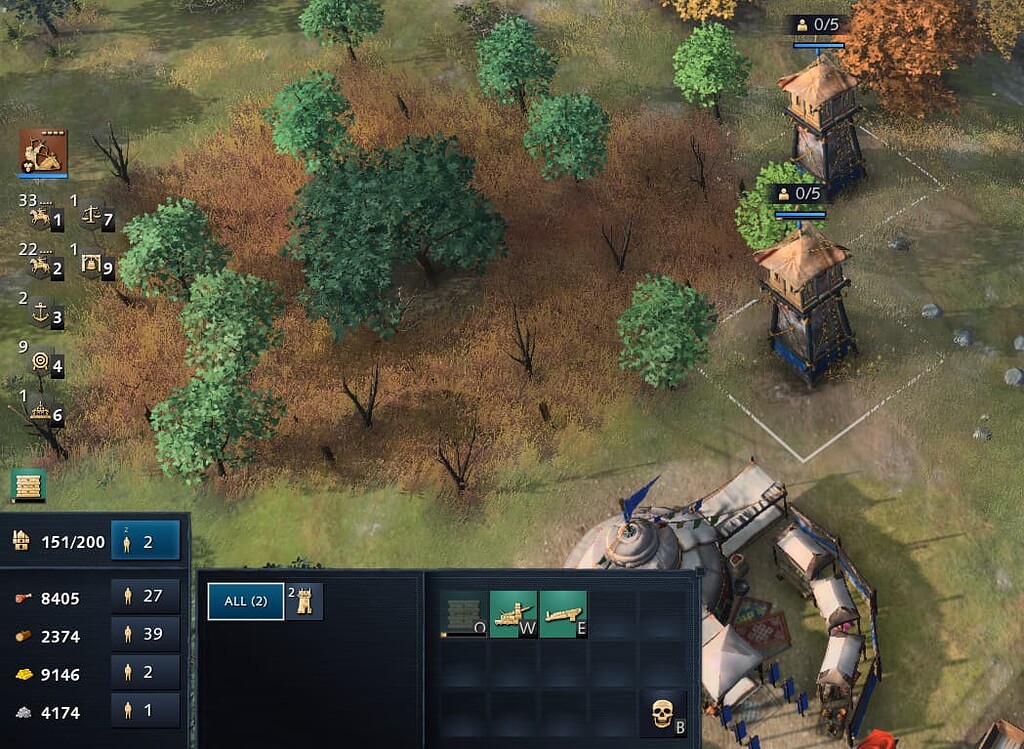Choose the springald emplacement upgrade

(514, 614)
